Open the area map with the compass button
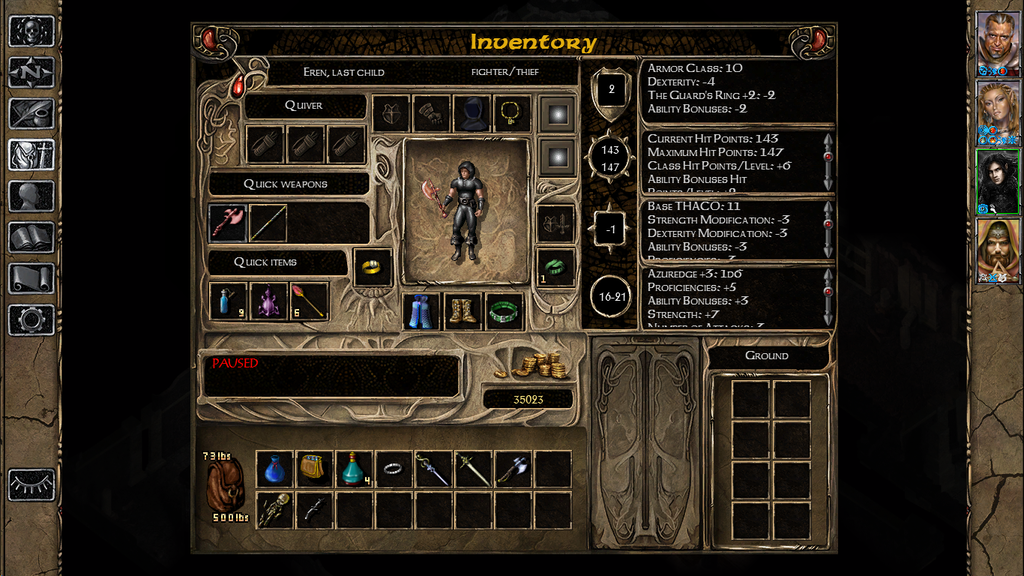 click(31, 72)
